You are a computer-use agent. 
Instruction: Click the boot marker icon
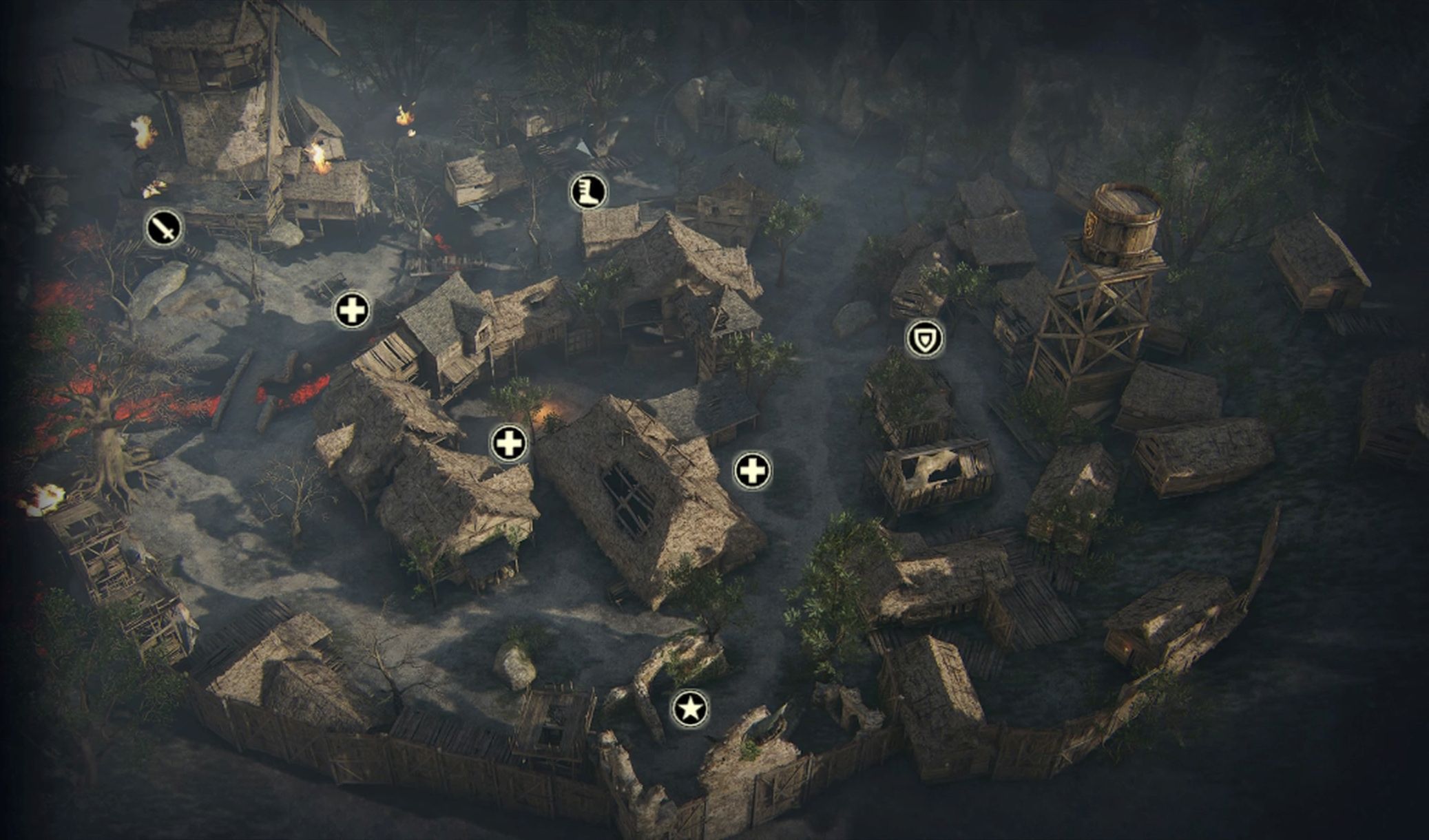tap(589, 191)
